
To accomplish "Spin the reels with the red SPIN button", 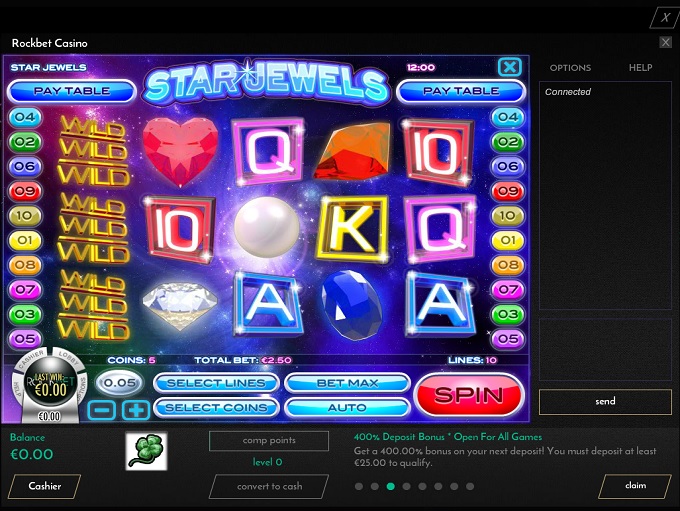I will click(468, 394).
